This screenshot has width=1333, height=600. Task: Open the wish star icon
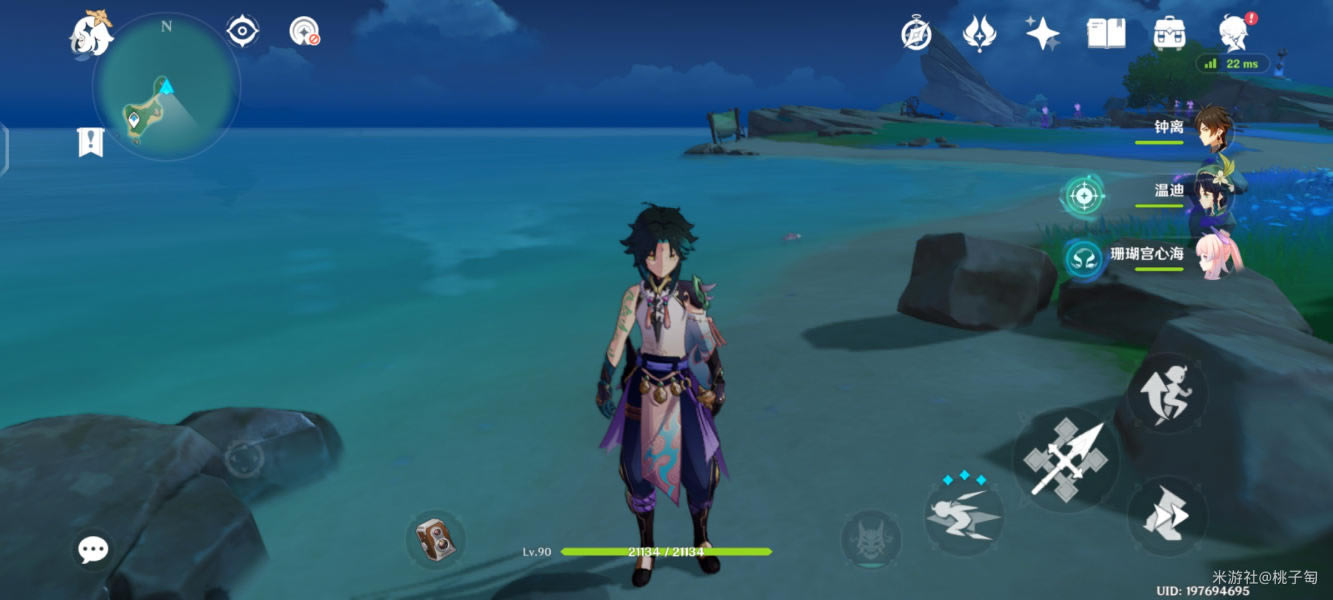pyautogui.click(x=1043, y=34)
